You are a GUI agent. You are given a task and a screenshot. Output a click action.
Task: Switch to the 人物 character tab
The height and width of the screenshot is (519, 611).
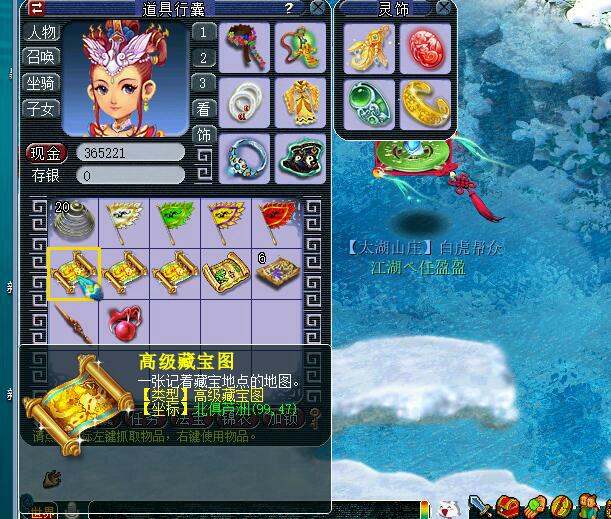41,31
